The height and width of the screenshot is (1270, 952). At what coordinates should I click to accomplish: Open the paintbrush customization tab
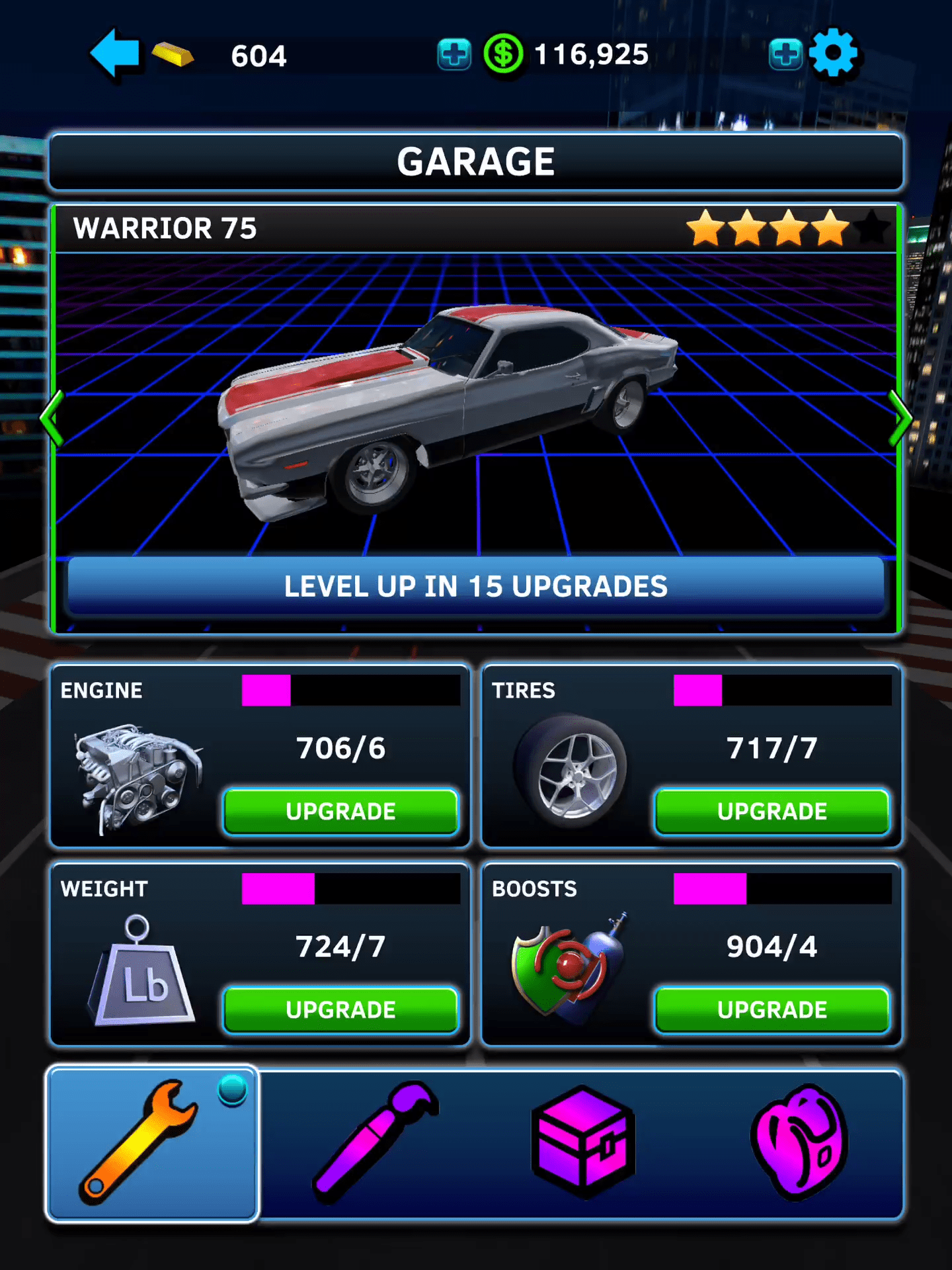(374, 1143)
